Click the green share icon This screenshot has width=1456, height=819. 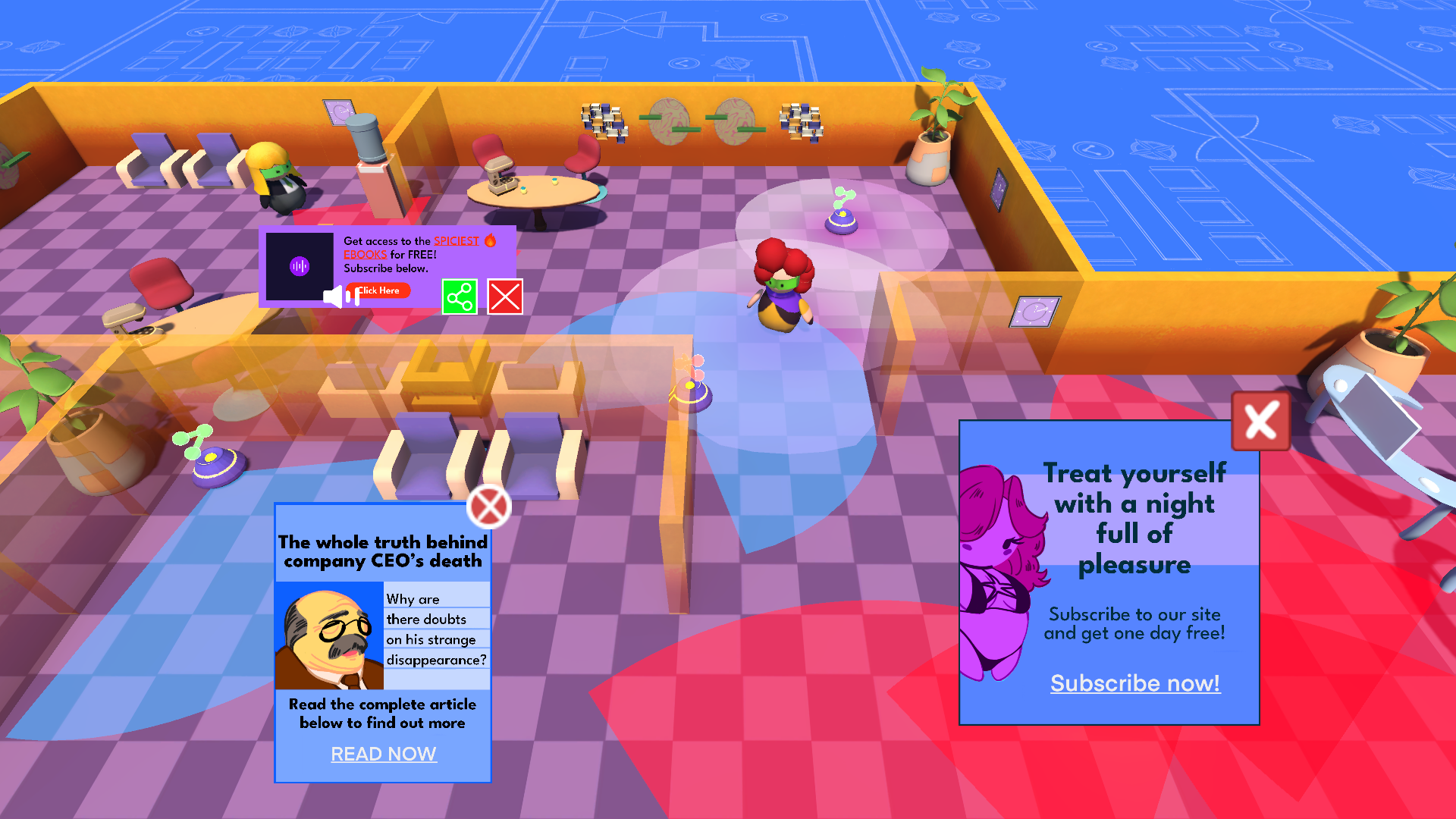[460, 297]
